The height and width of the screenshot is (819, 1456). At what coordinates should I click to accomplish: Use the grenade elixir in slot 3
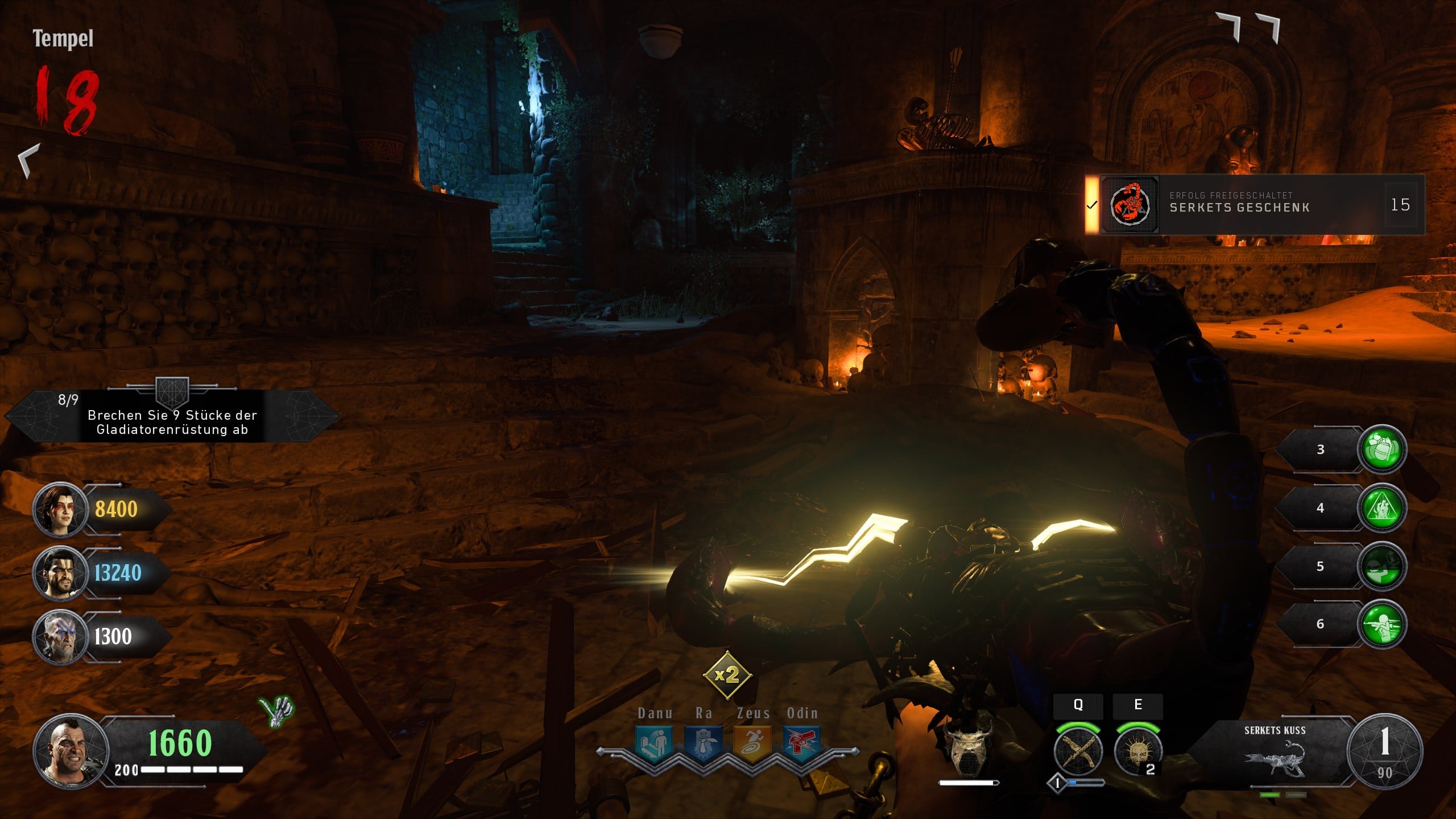tap(1381, 449)
